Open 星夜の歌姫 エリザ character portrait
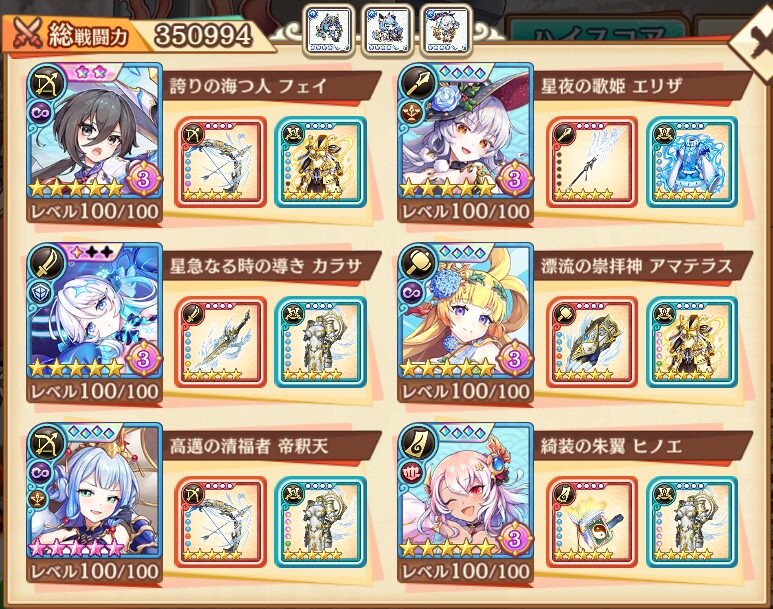Image resolution: width=773 pixels, height=609 pixels. pos(464,132)
